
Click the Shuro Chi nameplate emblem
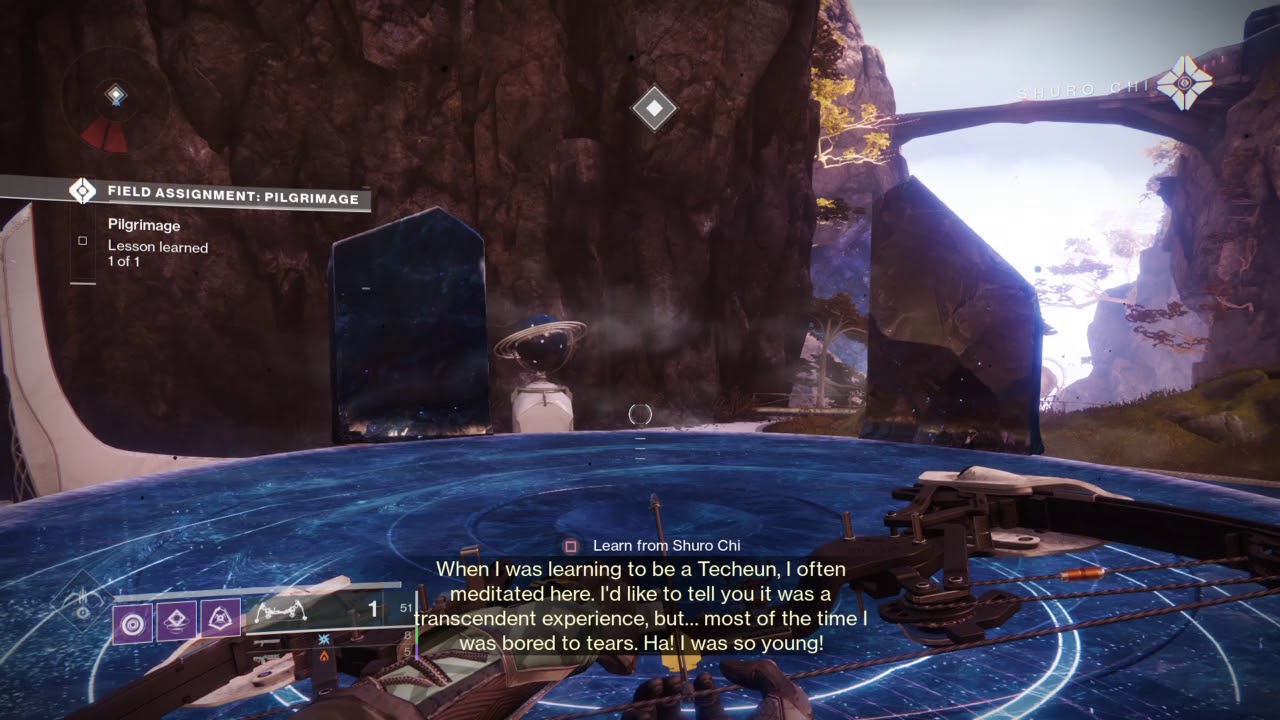1184,83
